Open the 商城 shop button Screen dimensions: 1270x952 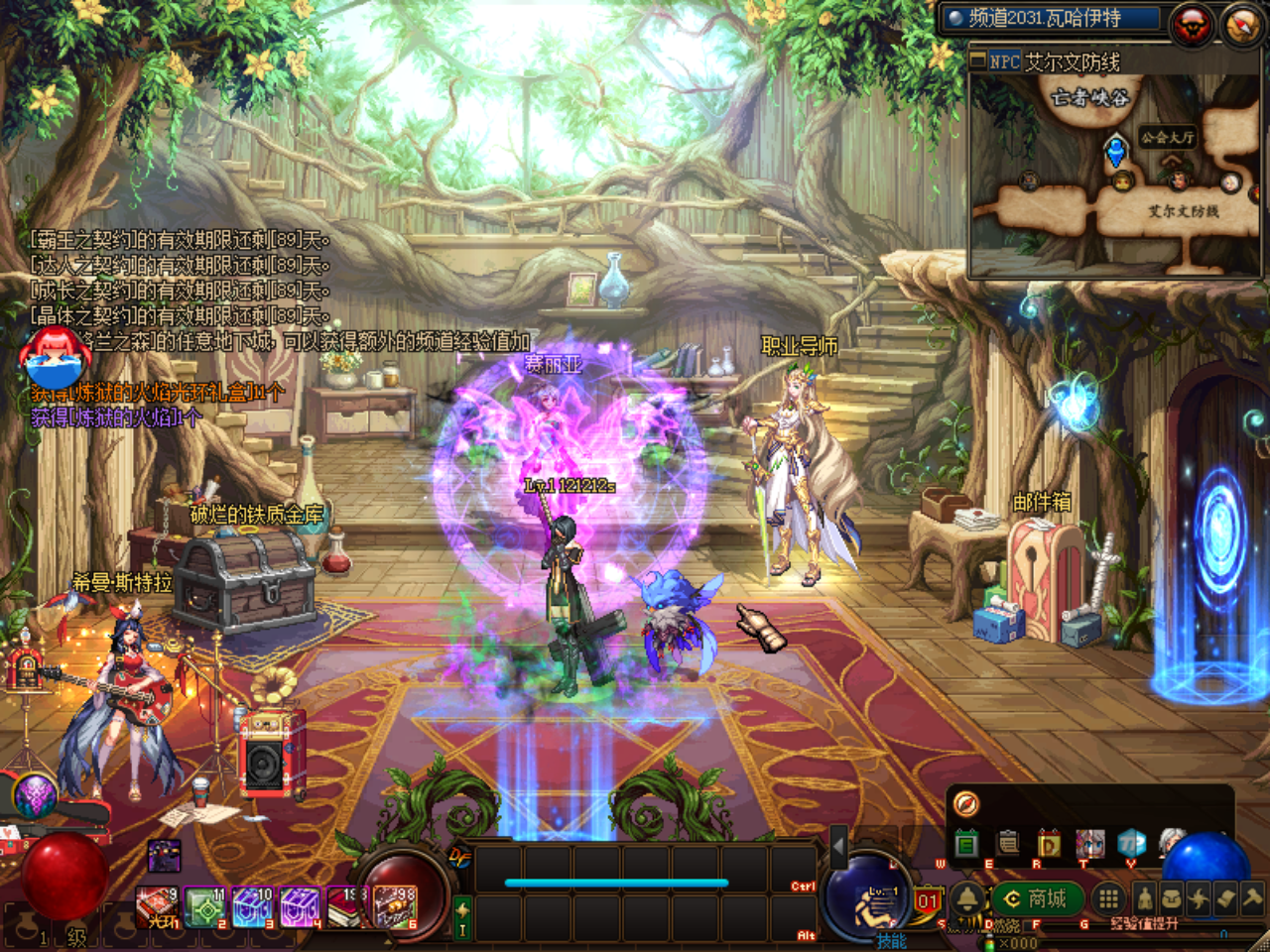(x=1038, y=898)
